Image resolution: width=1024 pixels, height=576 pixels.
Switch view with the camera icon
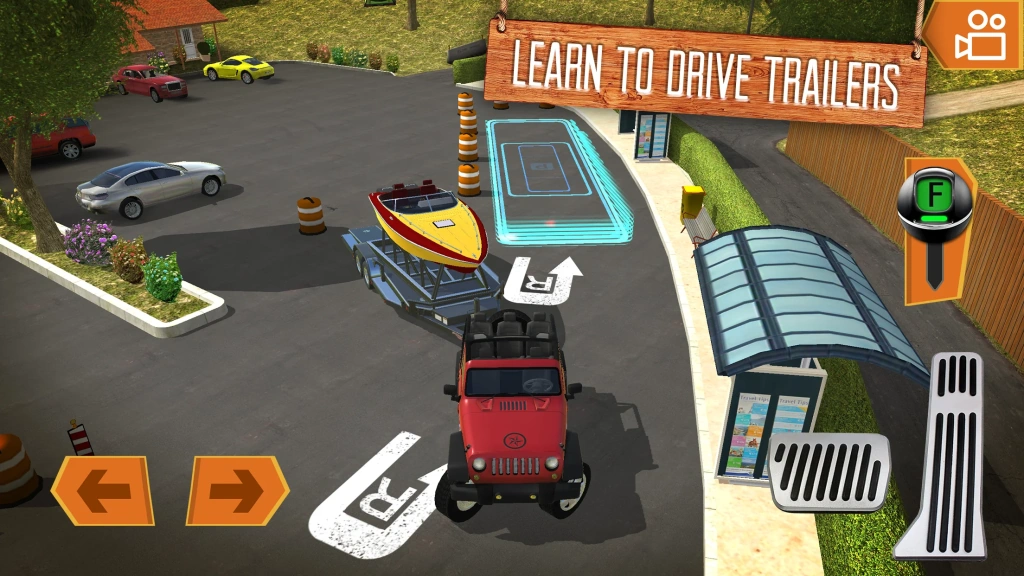977,36
